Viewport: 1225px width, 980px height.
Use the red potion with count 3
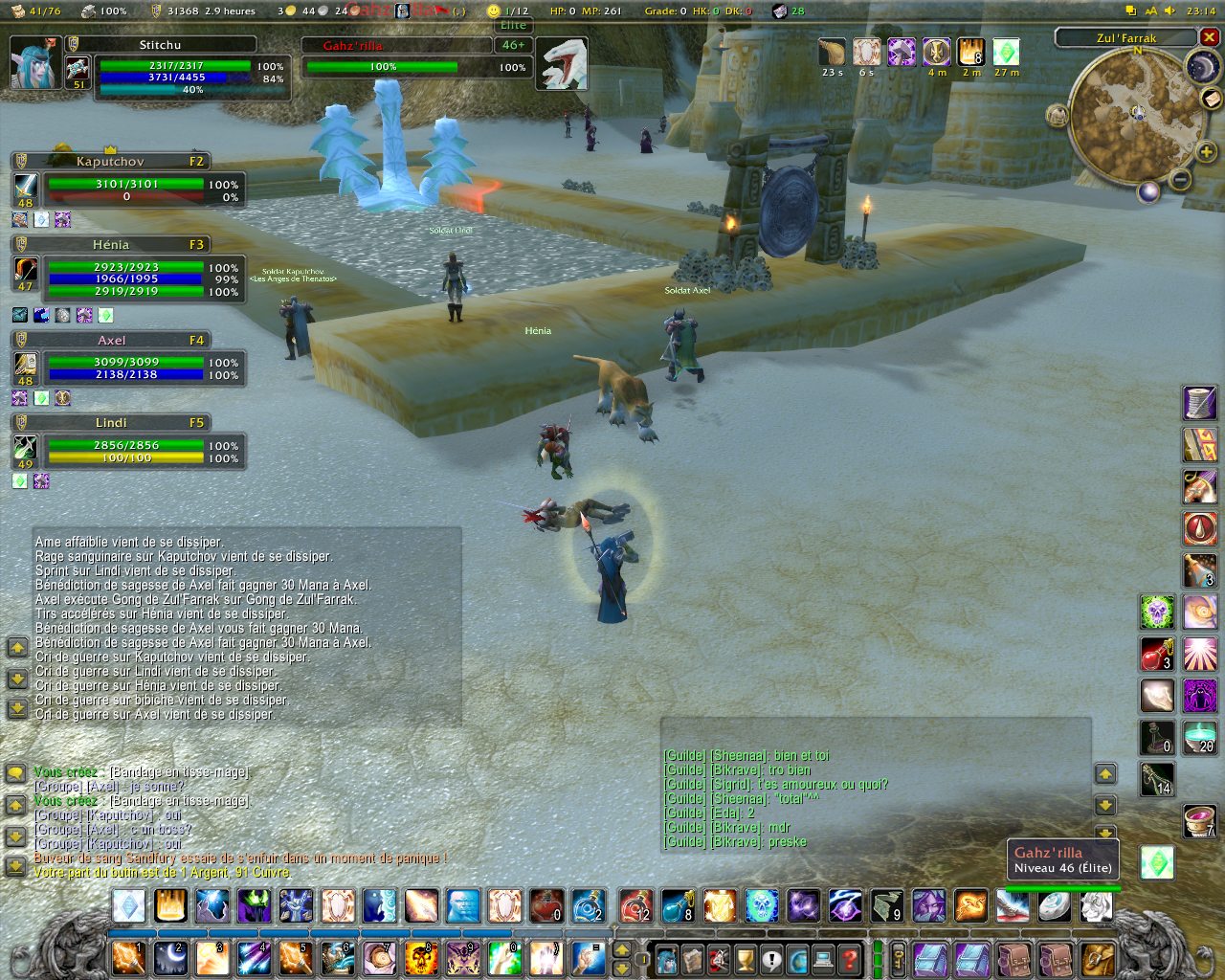(x=1157, y=654)
